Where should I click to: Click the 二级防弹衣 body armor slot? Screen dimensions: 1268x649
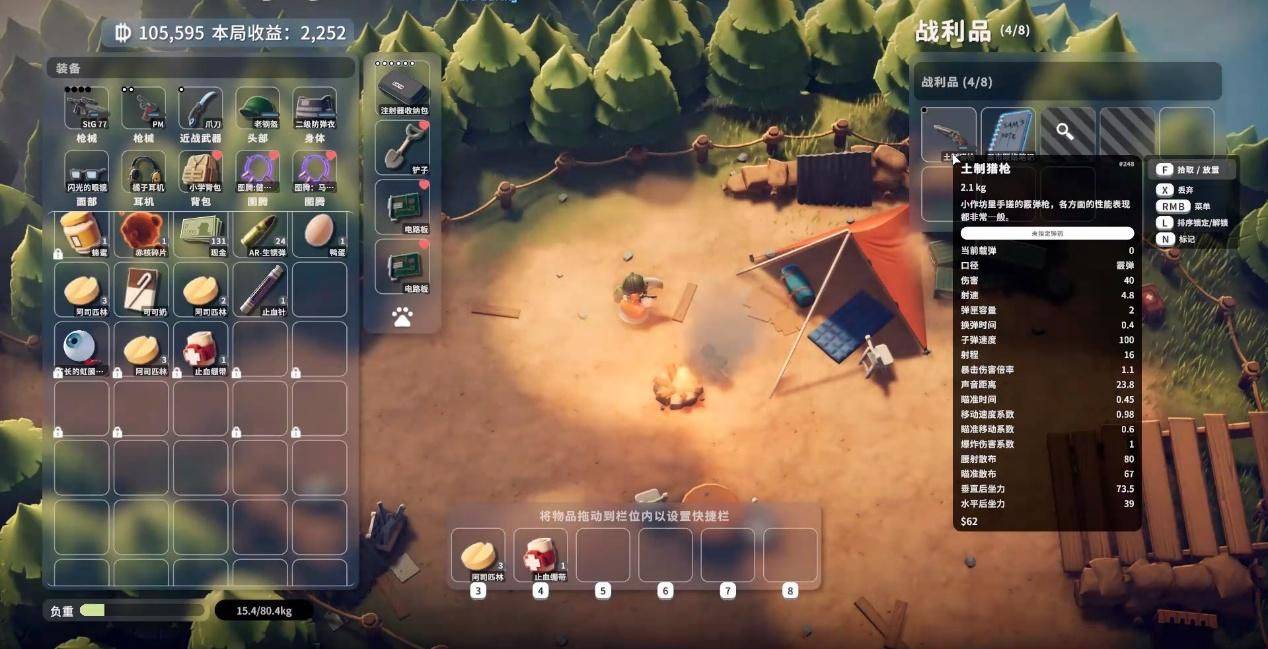pos(315,109)
